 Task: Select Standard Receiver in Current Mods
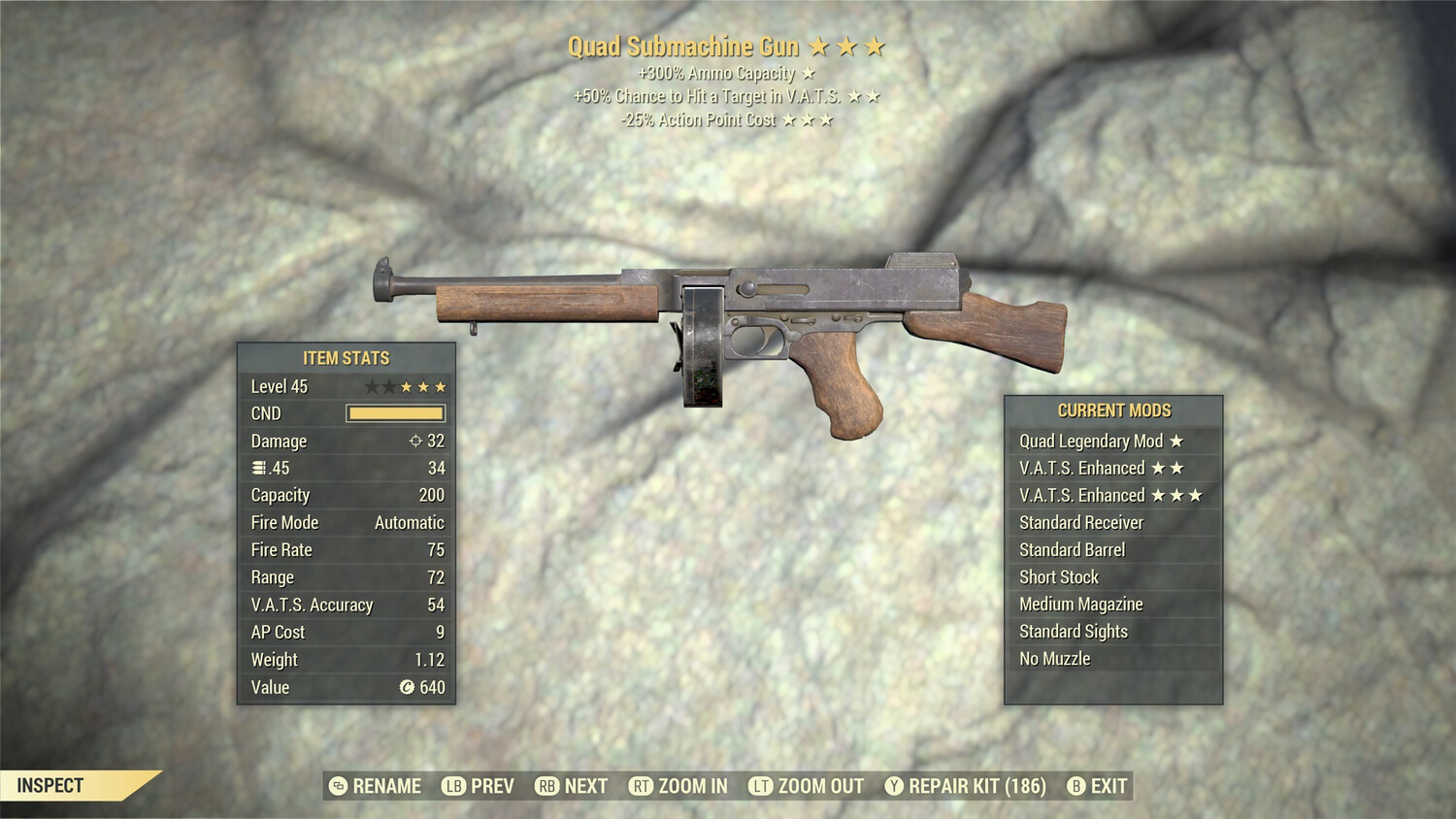(1082, 522)
